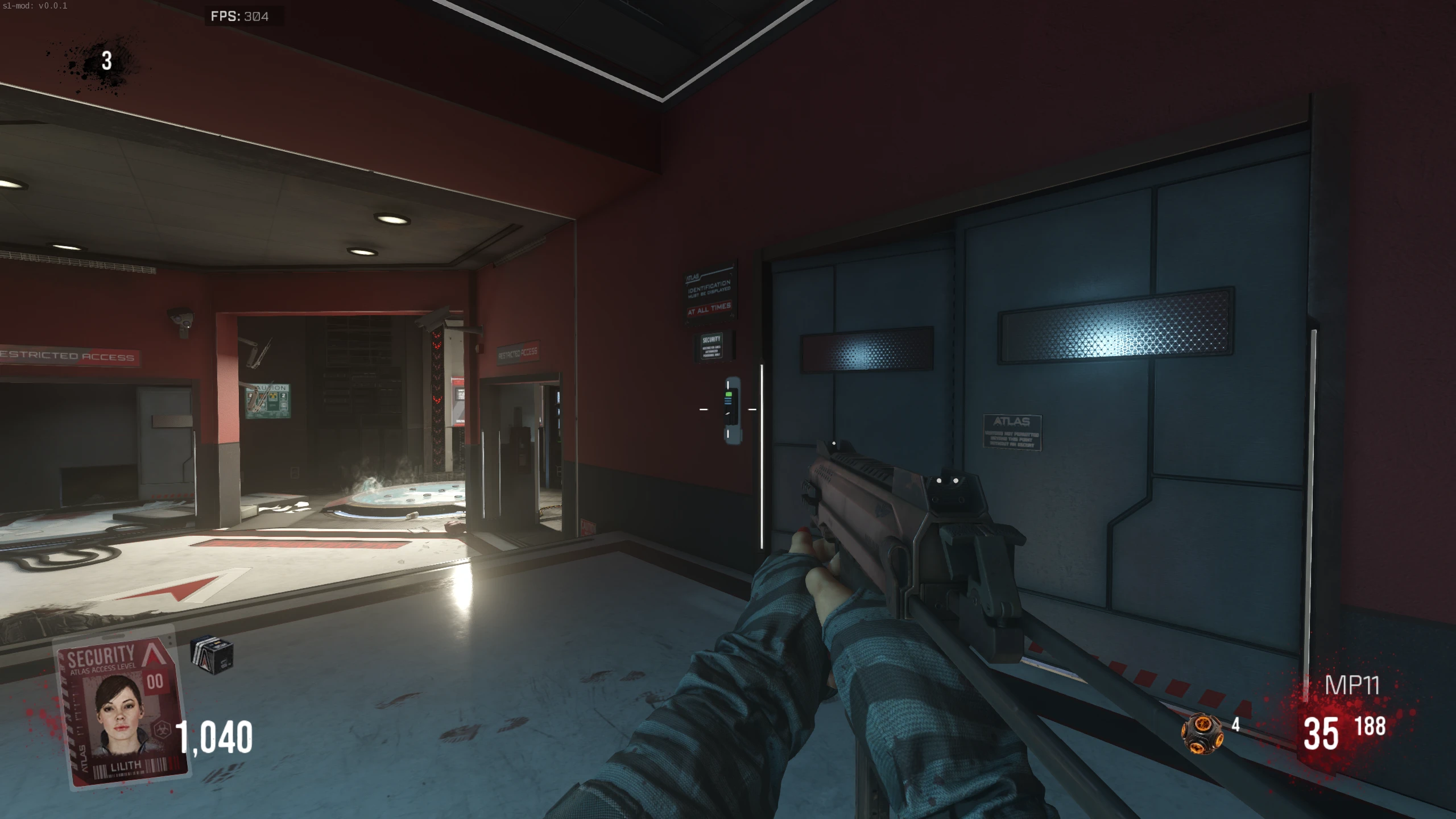Select the small crate item icon
Screen dimensions: 1456x819
(x=212, y=655)
